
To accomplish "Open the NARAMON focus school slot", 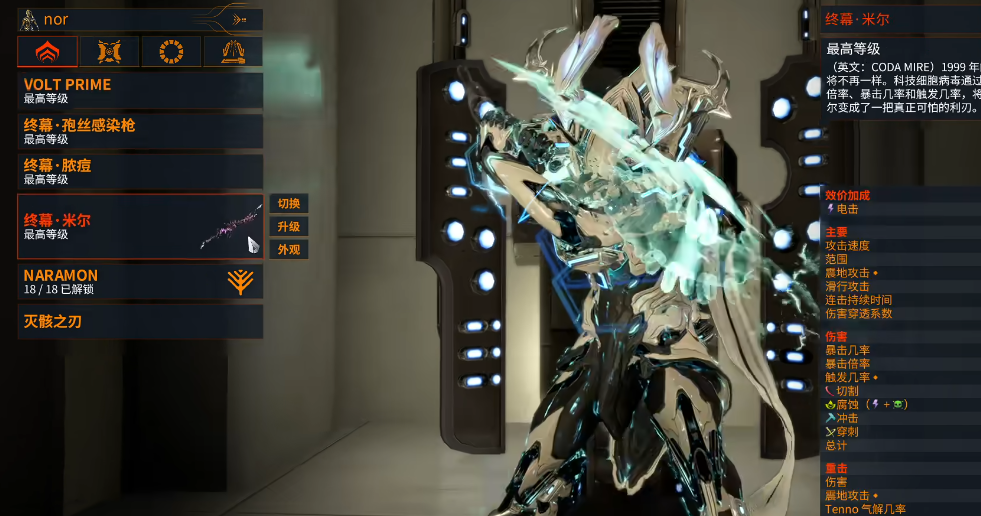I will 140,281.
